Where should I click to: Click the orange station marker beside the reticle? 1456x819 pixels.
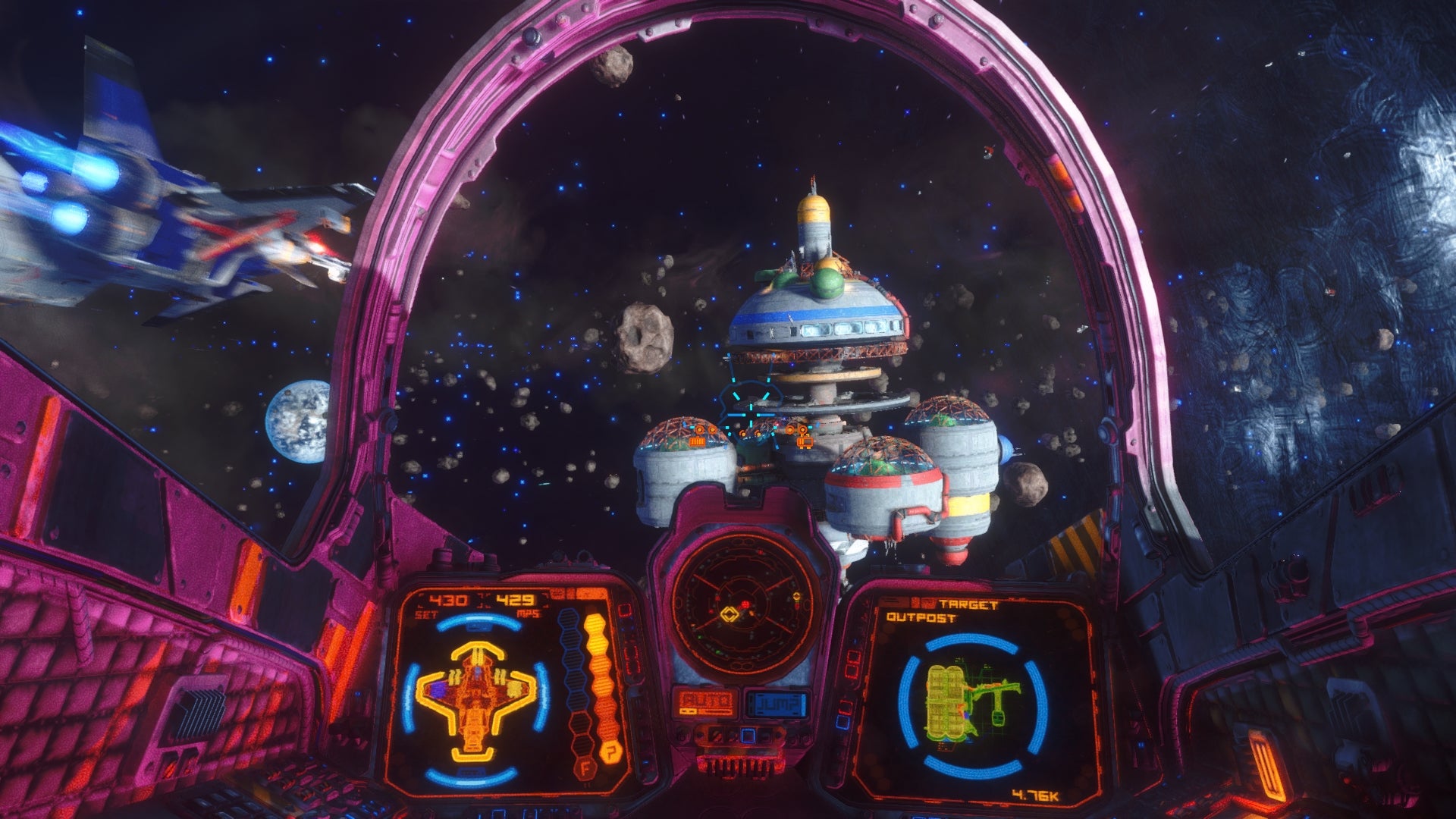tap(804, 441)
